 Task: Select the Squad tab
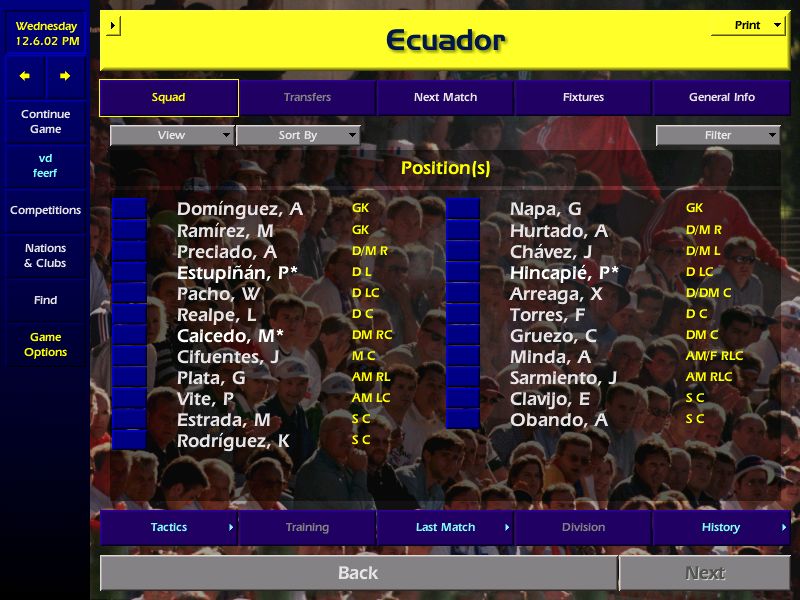168,98
